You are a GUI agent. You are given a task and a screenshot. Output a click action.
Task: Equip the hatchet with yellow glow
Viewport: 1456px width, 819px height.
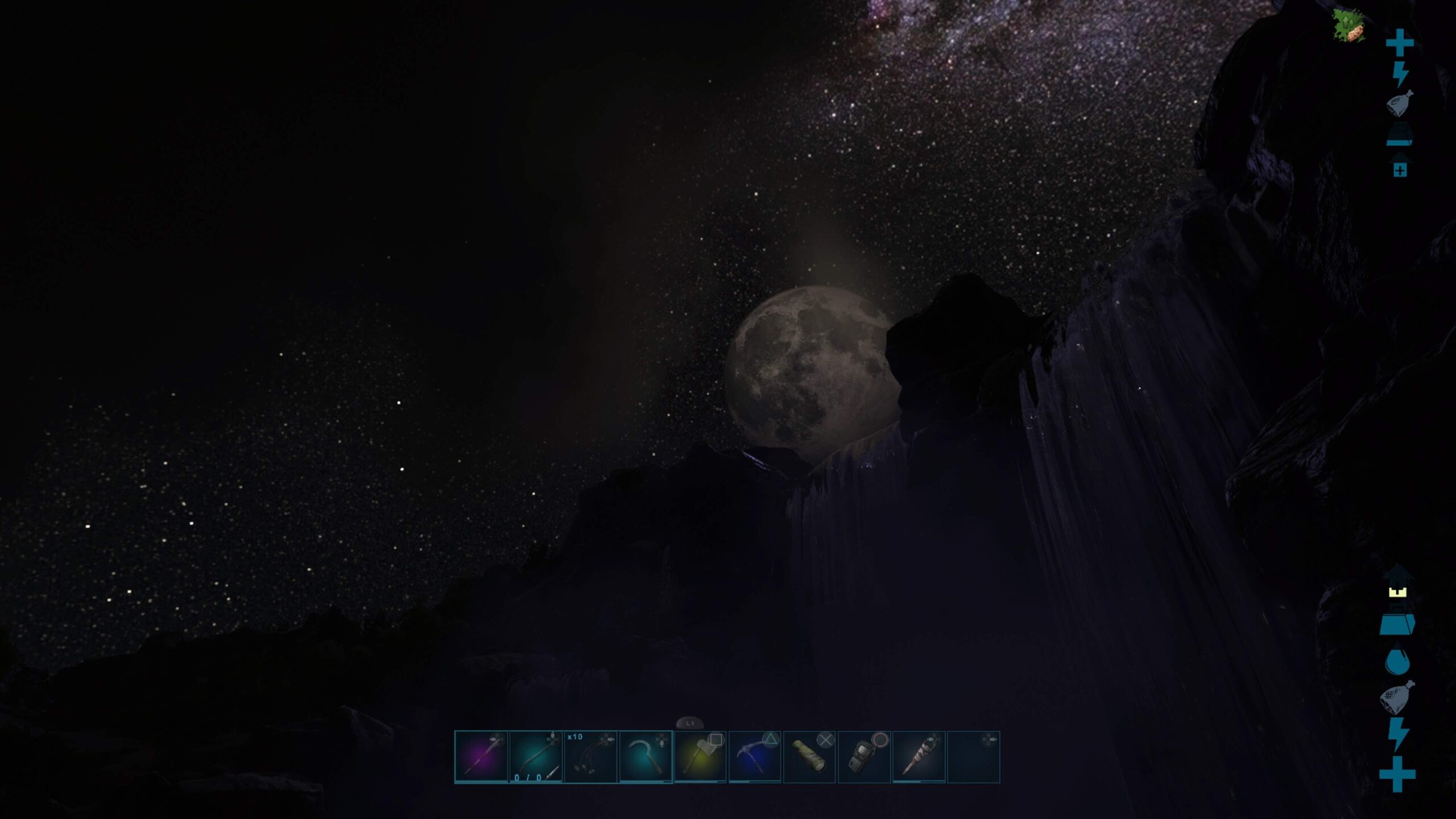pyautogui.click(x=700, y=757)
